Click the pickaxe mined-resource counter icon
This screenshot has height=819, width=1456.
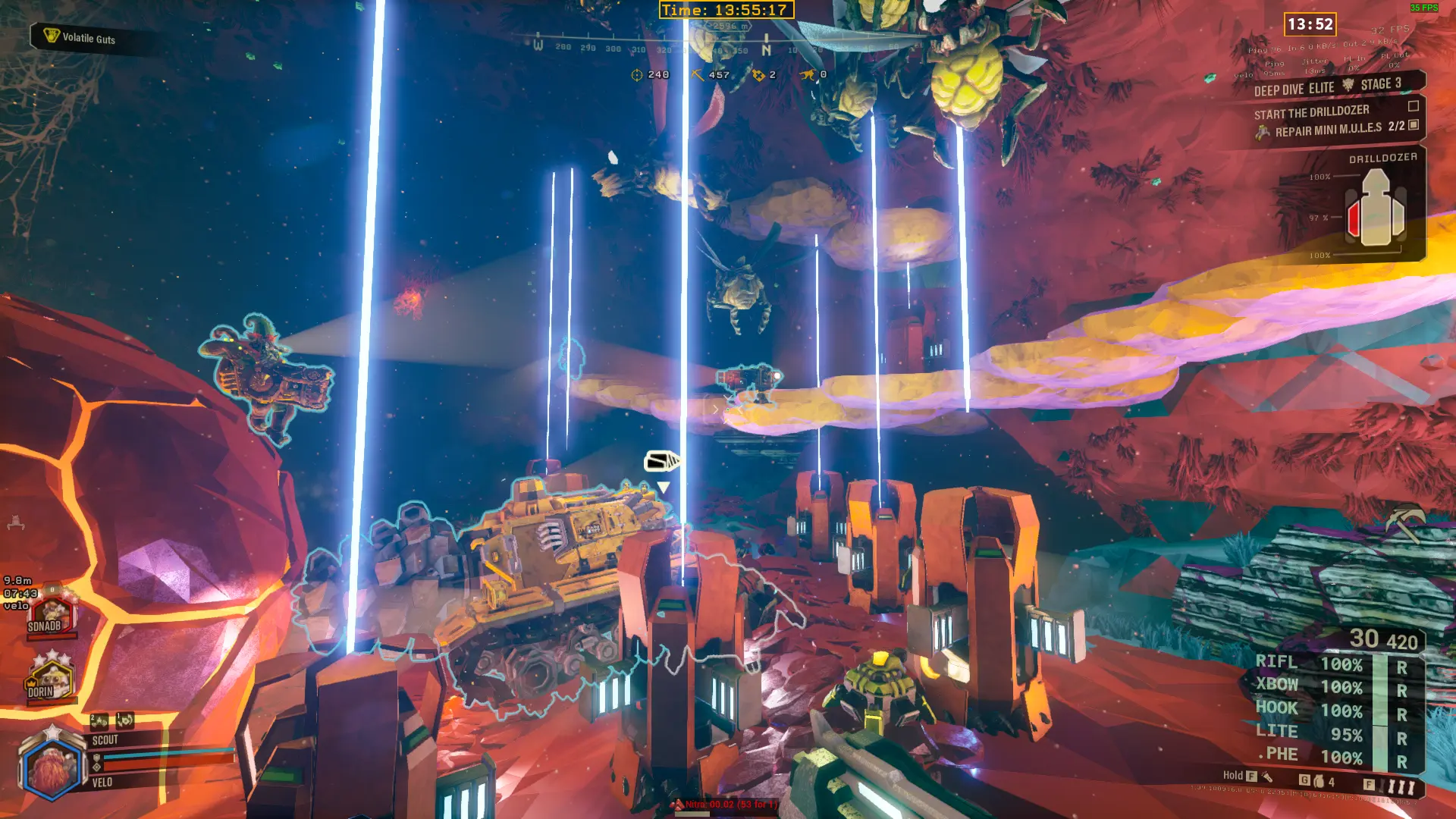[697, 74]
